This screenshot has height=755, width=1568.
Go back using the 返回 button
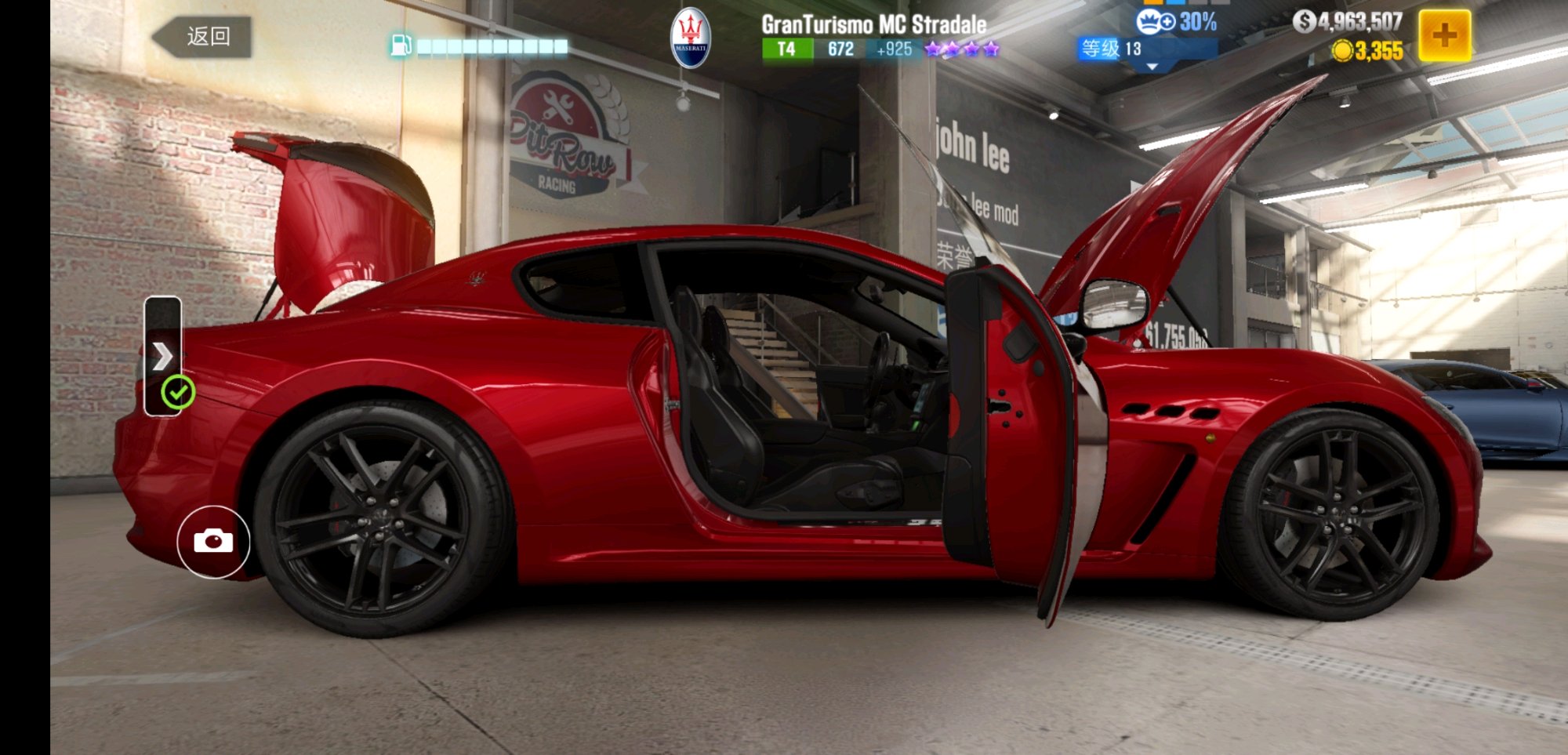tap(202, 37)
